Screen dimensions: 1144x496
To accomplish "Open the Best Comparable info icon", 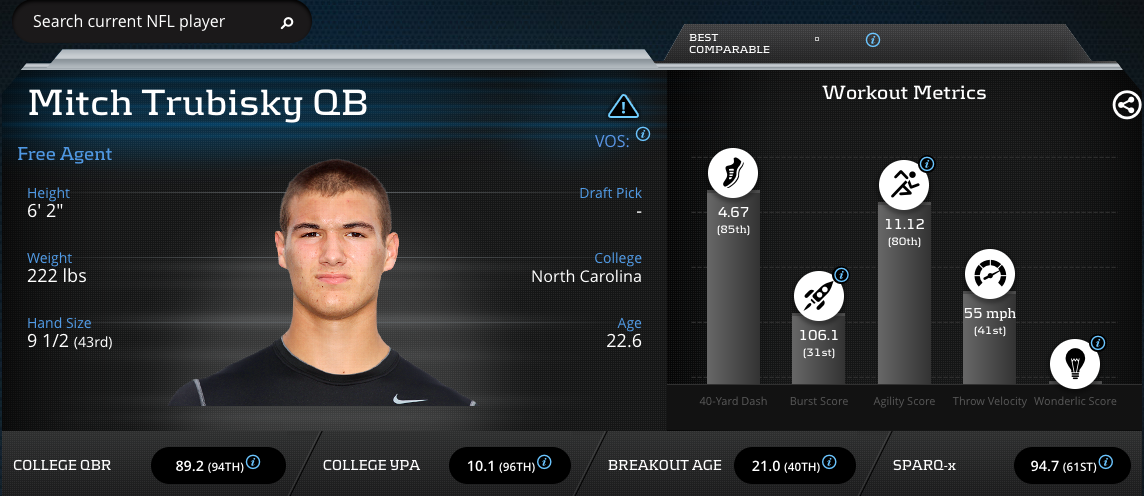I will click(x=873, y=40).
